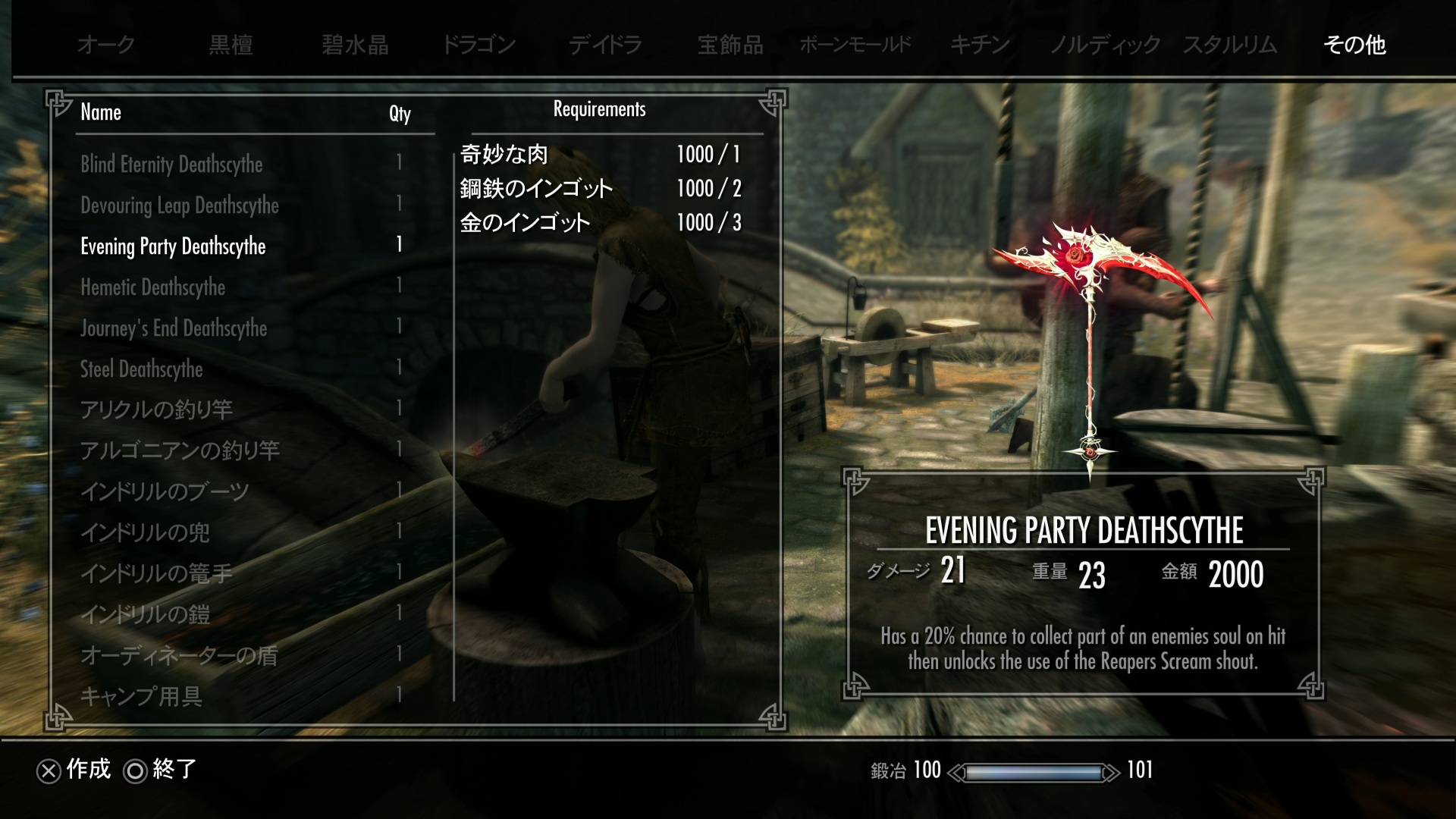The width and height of the screenshot is (1456, 819).
Task: Choose キャンプ用具 in the crafting list
Action: [x=141, y=696]
